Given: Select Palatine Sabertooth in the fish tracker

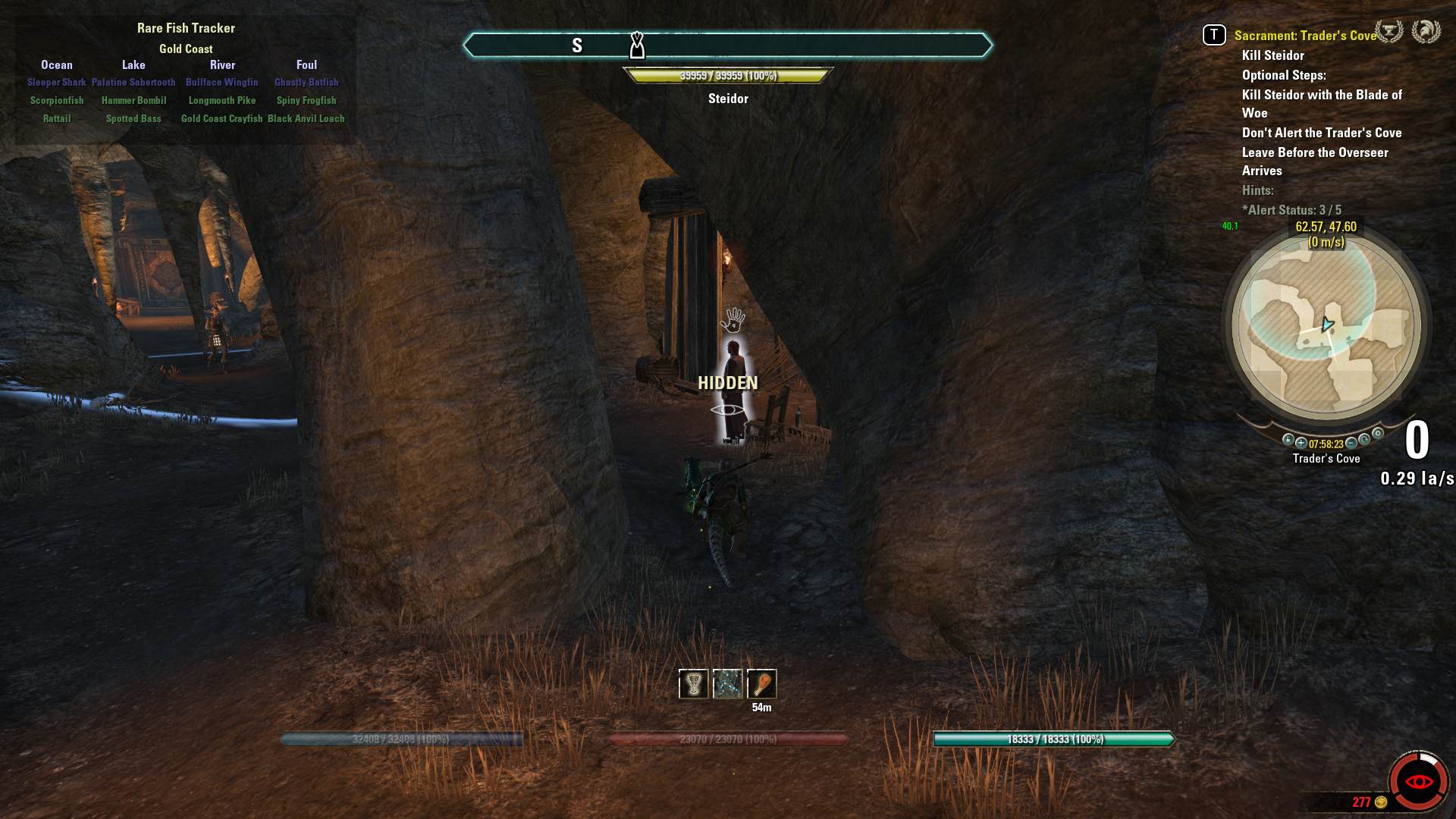Looking at the screenshot, I should point(133,83).
